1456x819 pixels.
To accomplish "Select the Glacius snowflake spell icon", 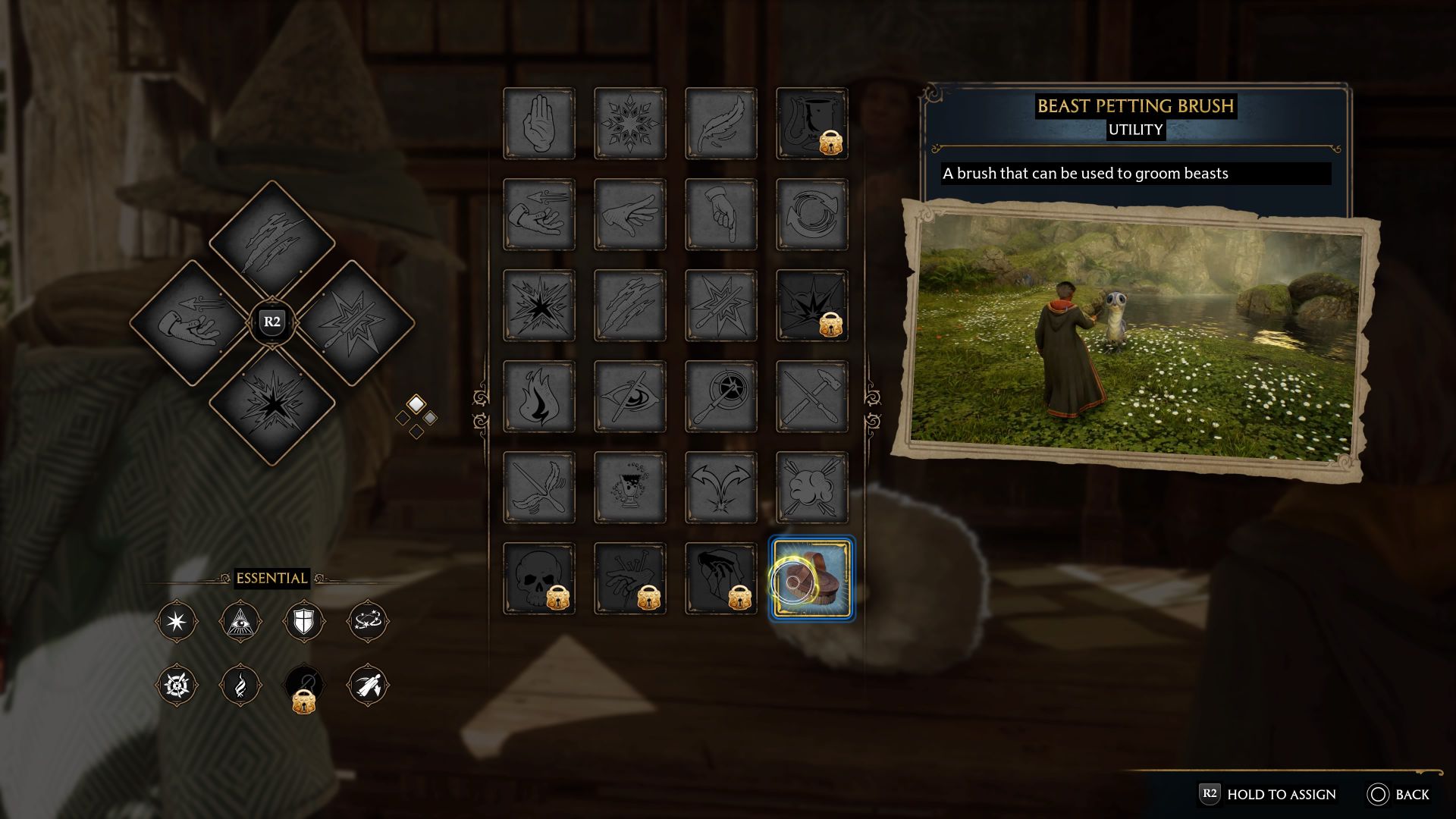I will [x=629, y=124].
